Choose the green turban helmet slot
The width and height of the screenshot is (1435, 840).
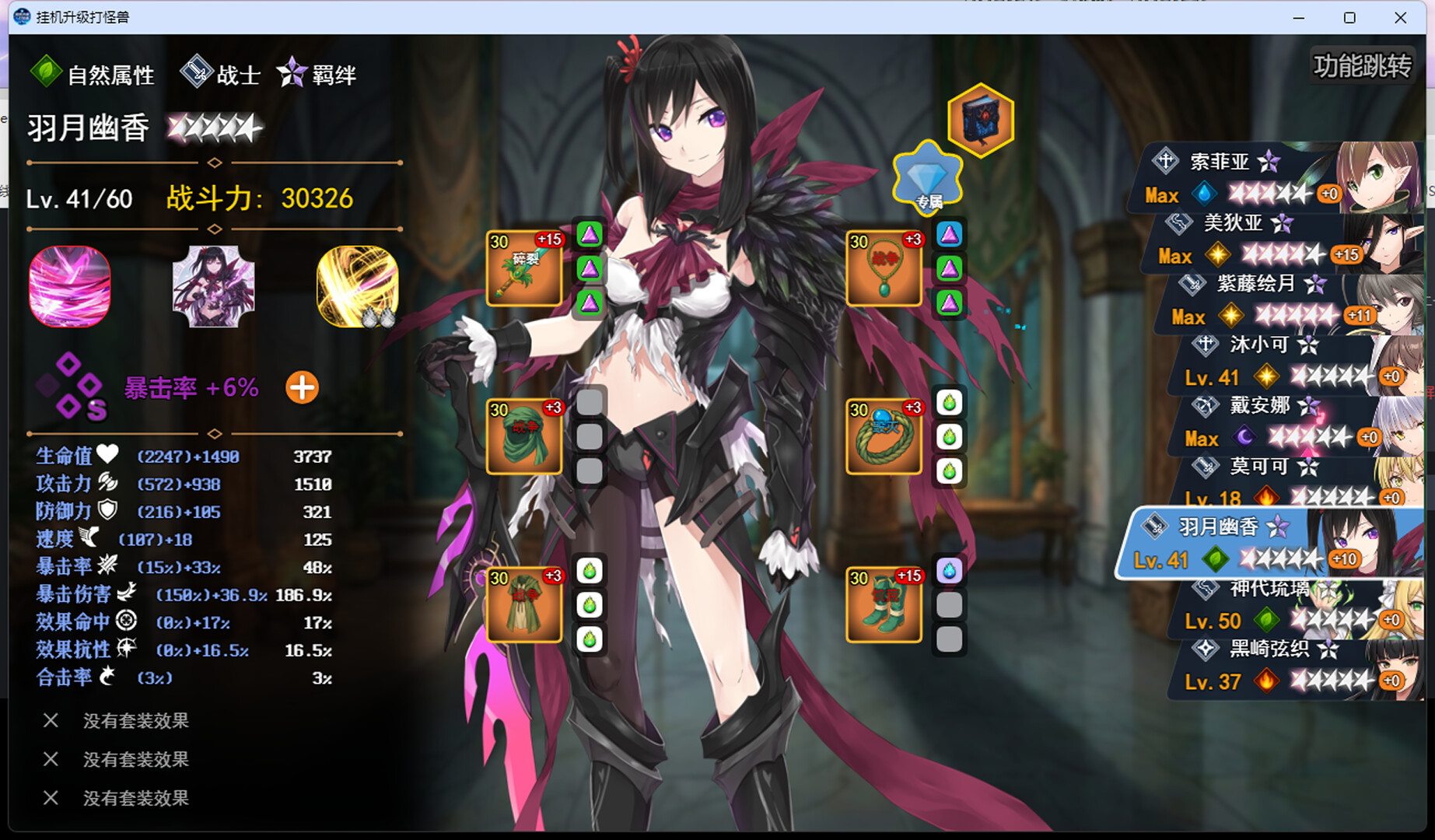524,436
